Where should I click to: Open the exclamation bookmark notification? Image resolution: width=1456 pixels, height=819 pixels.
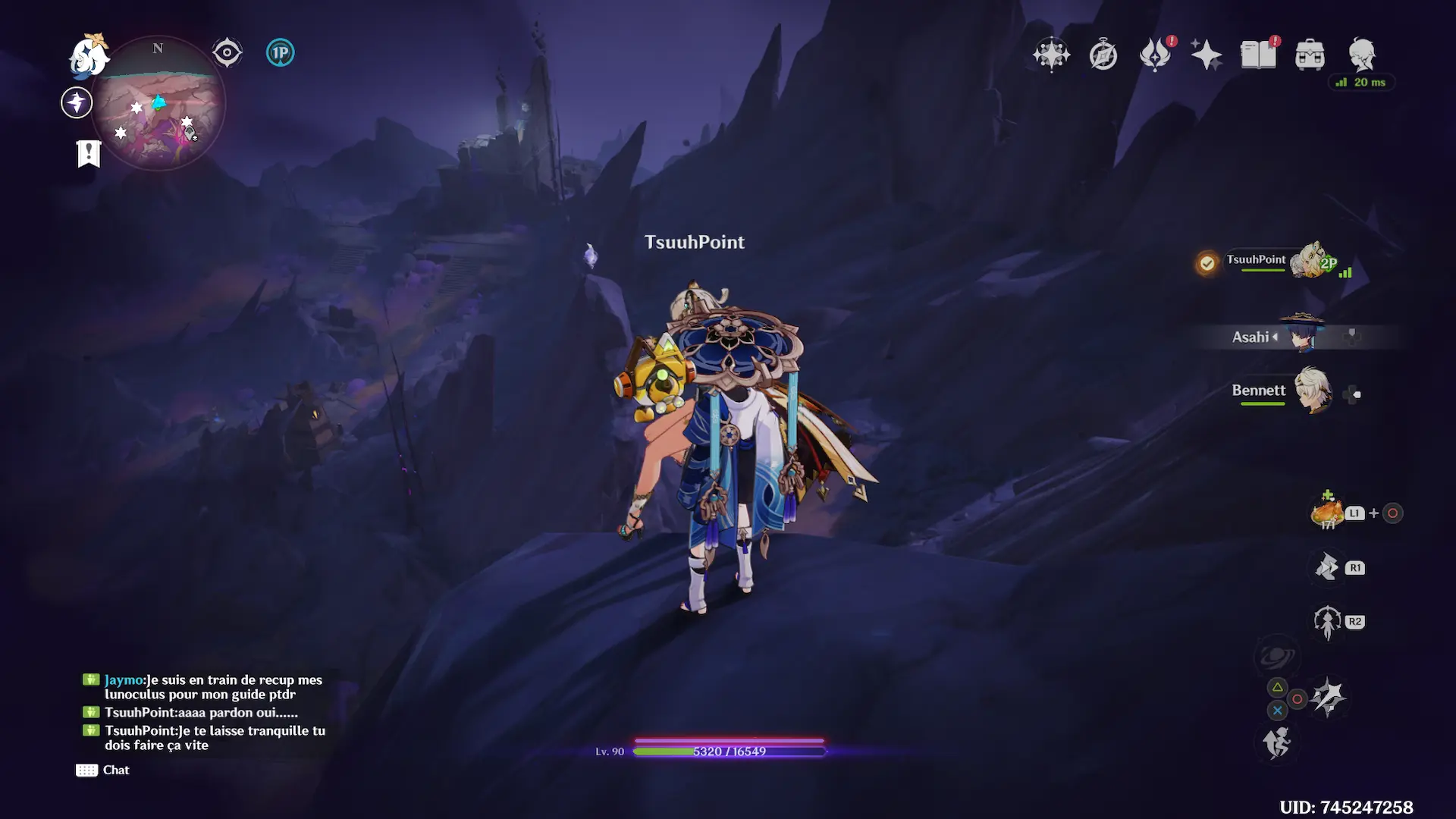pos(89,153)
